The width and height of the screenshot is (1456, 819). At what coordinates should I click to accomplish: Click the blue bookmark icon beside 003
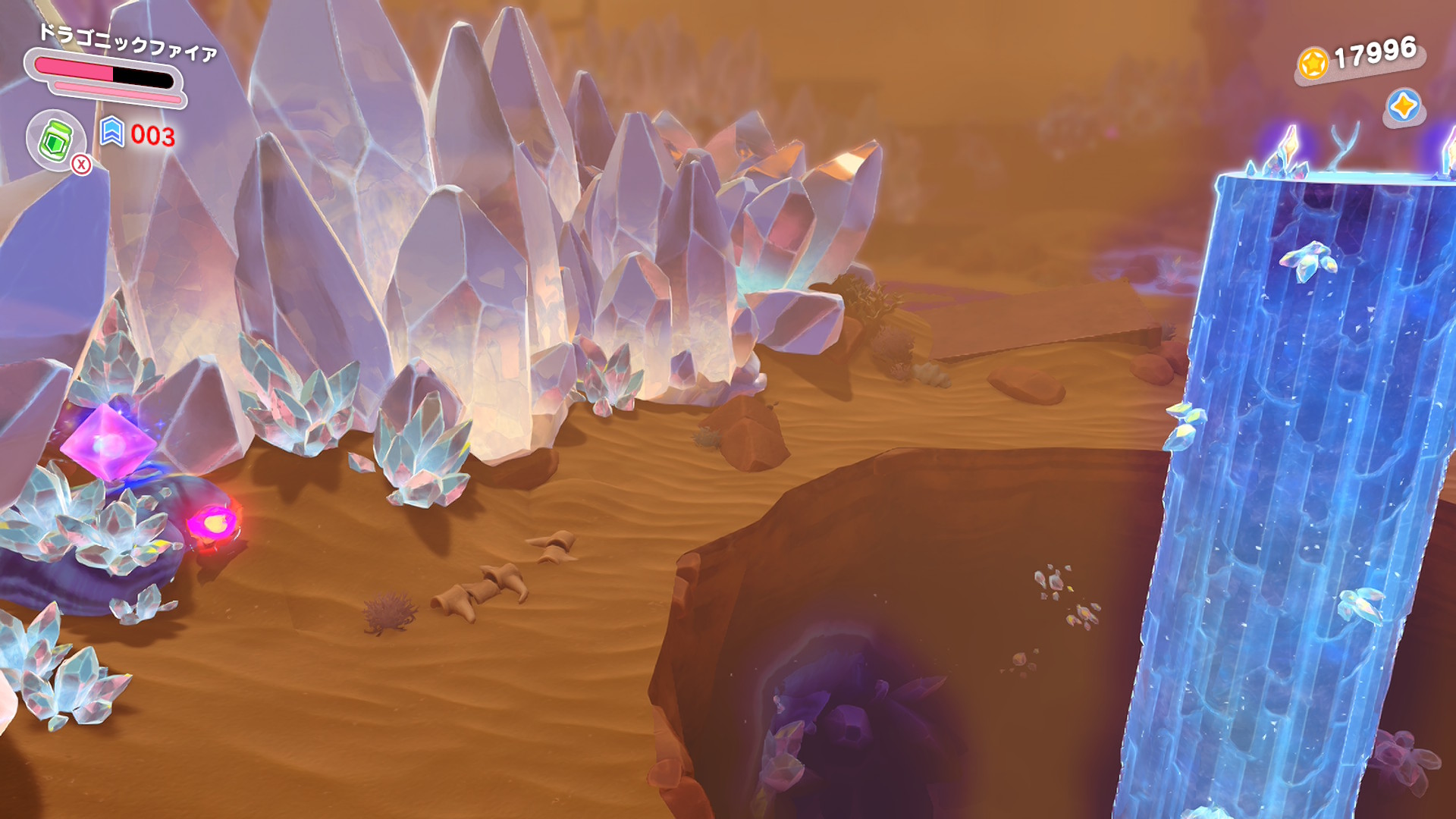[x=111, y=132]
